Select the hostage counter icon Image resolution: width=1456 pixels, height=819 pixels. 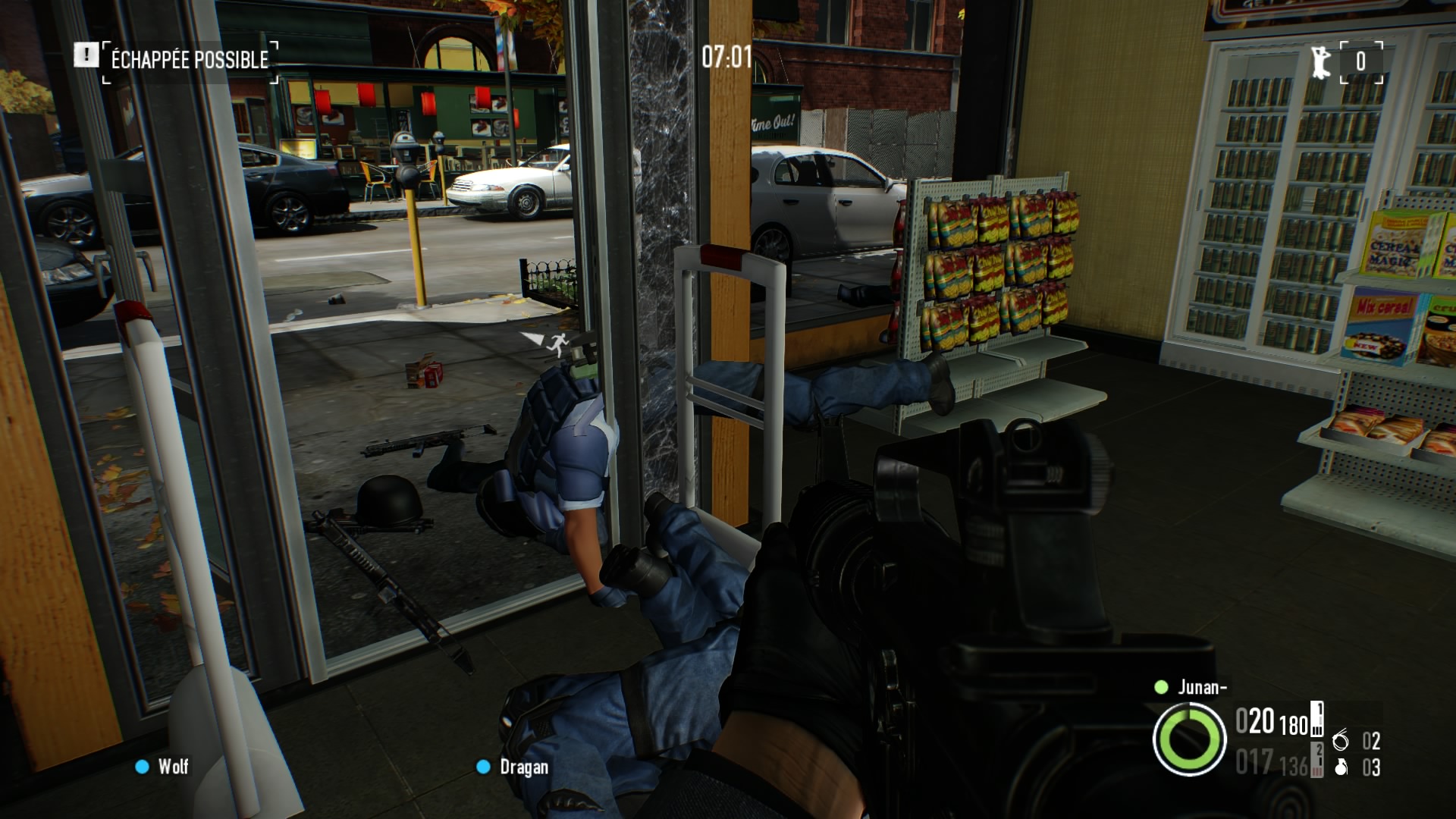point(1320,61)
